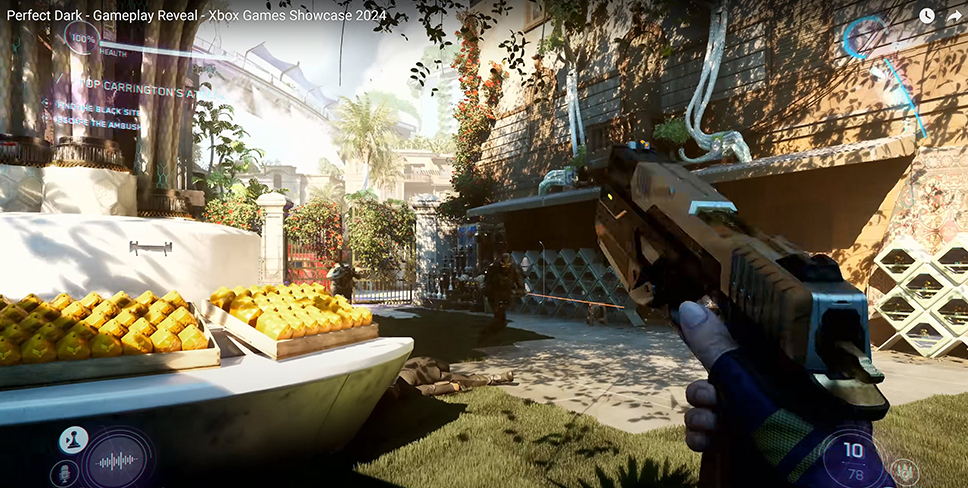This screenshot has width=968, height=488.
Task: Open the video's Watch Later clock
Action: point(926,16)
